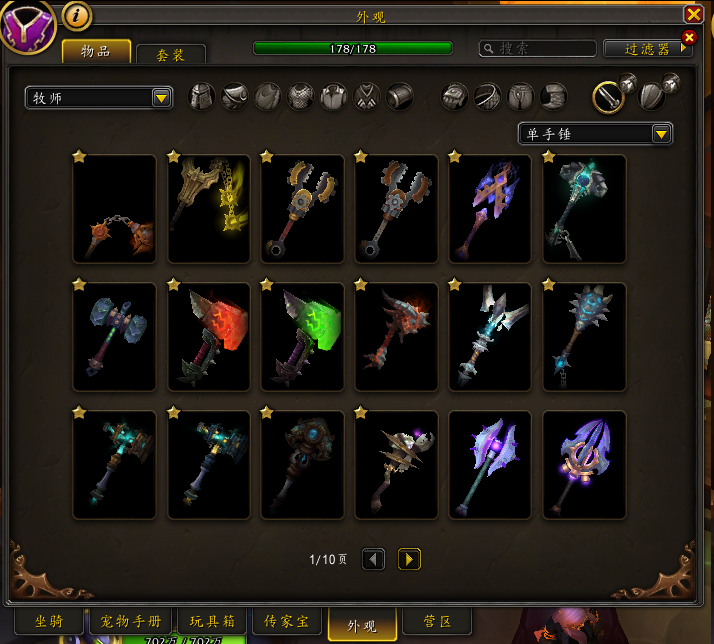Image resolution: width=714 pixels, height=644 pixels.
Task: Open the 传家宝 heirlooms tab
Action: 285,622
